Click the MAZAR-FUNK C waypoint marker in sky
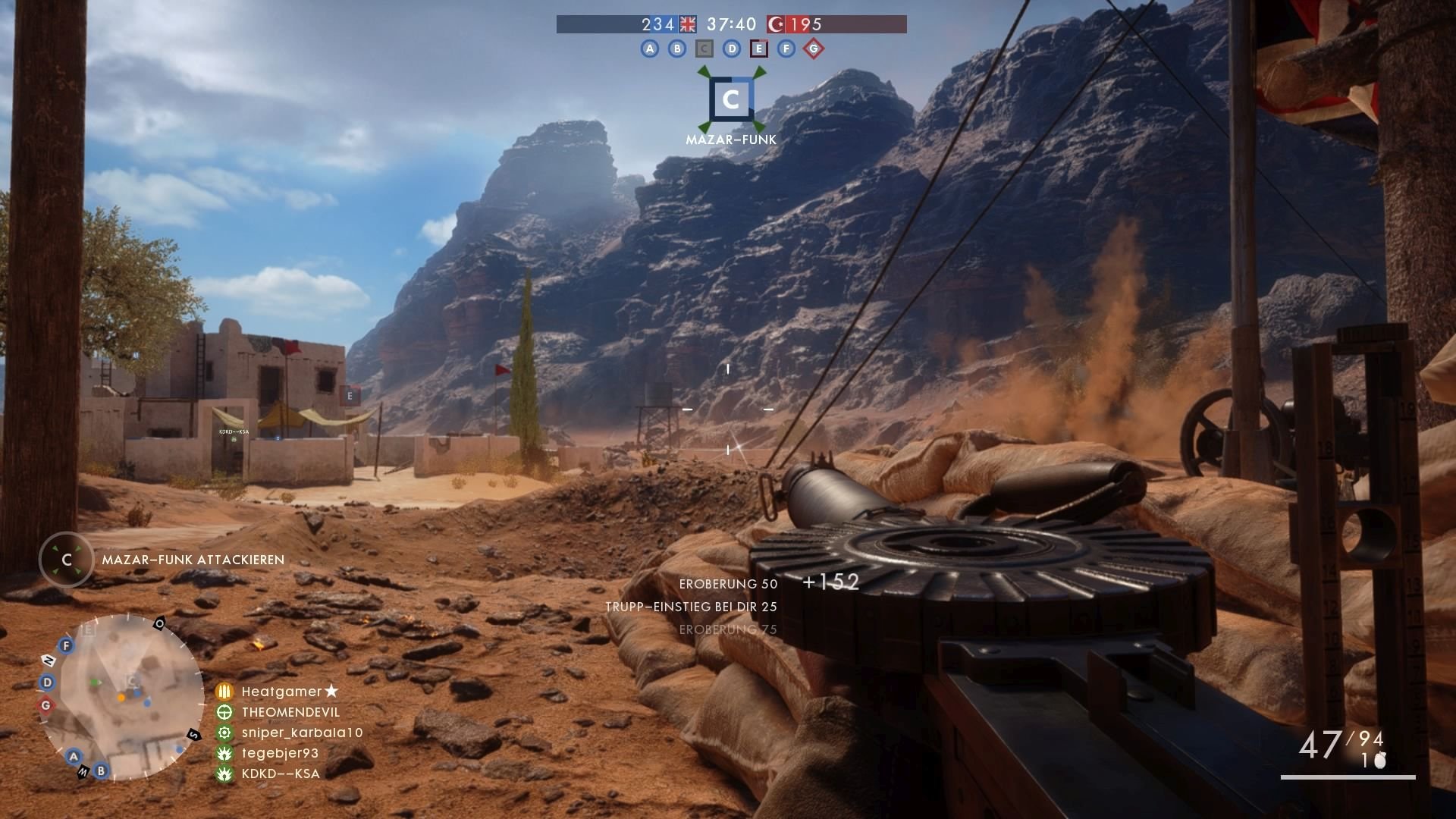 [x=730, y=99]
